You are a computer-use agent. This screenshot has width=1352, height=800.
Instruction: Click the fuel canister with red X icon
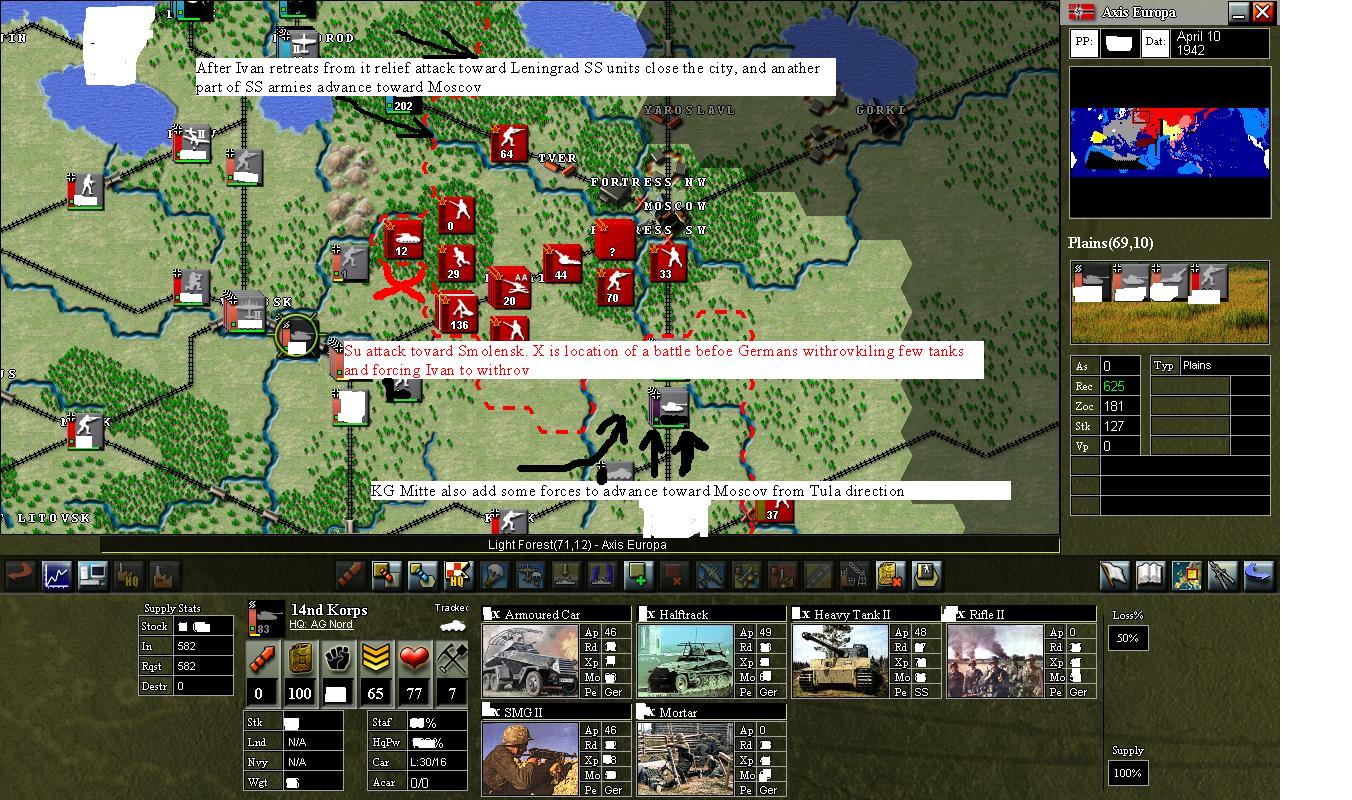pyautogui.click(x=889, y=575)
